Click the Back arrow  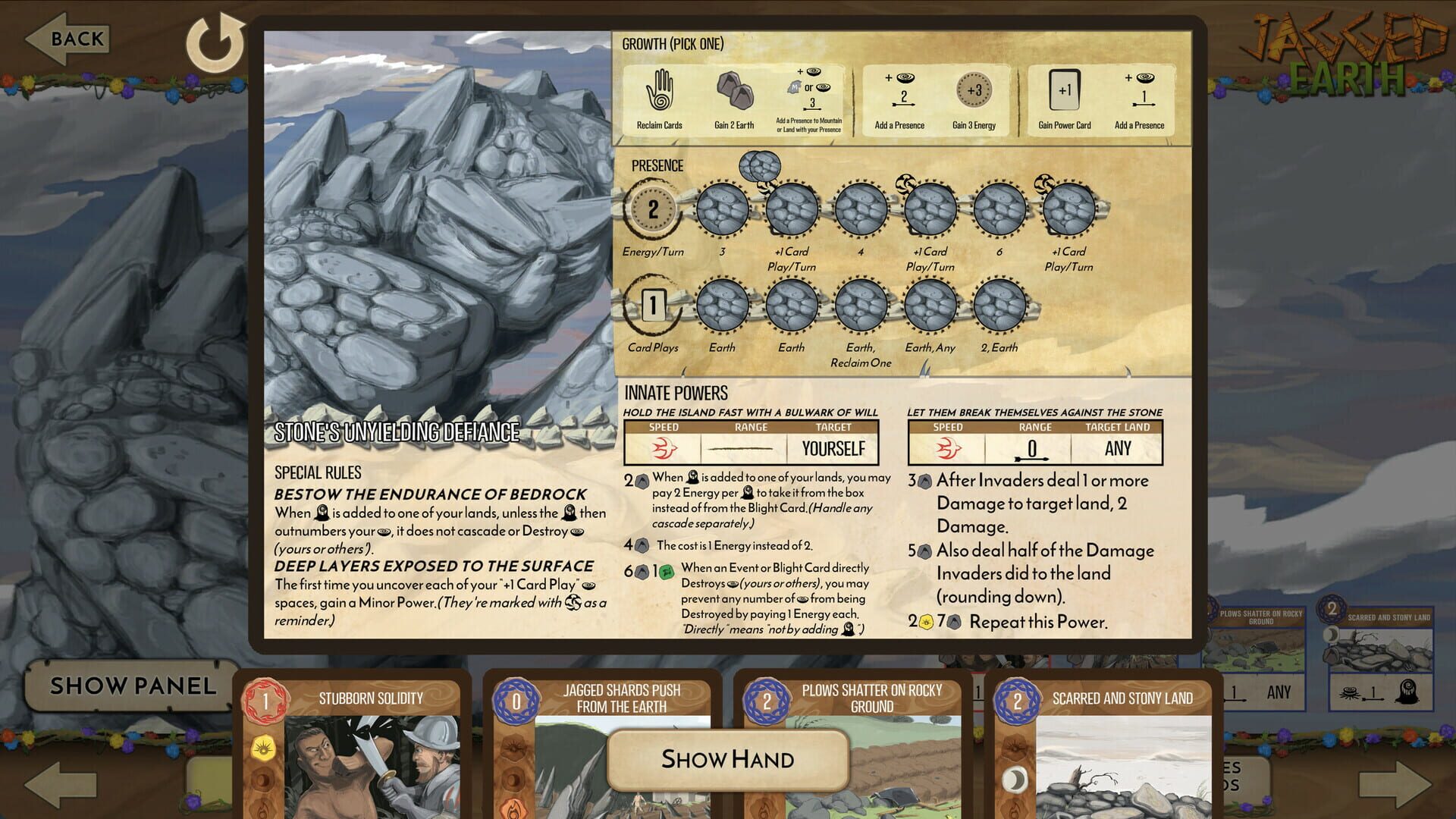64,39
